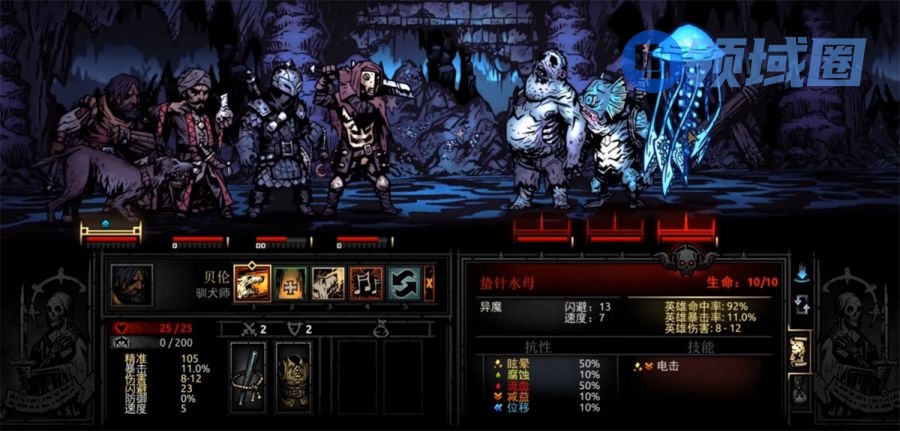Image resolution: width=900 pixels, height=431 pixels.
Task: Switch to the highlighted scroll side tab
Action: [798, 350]
